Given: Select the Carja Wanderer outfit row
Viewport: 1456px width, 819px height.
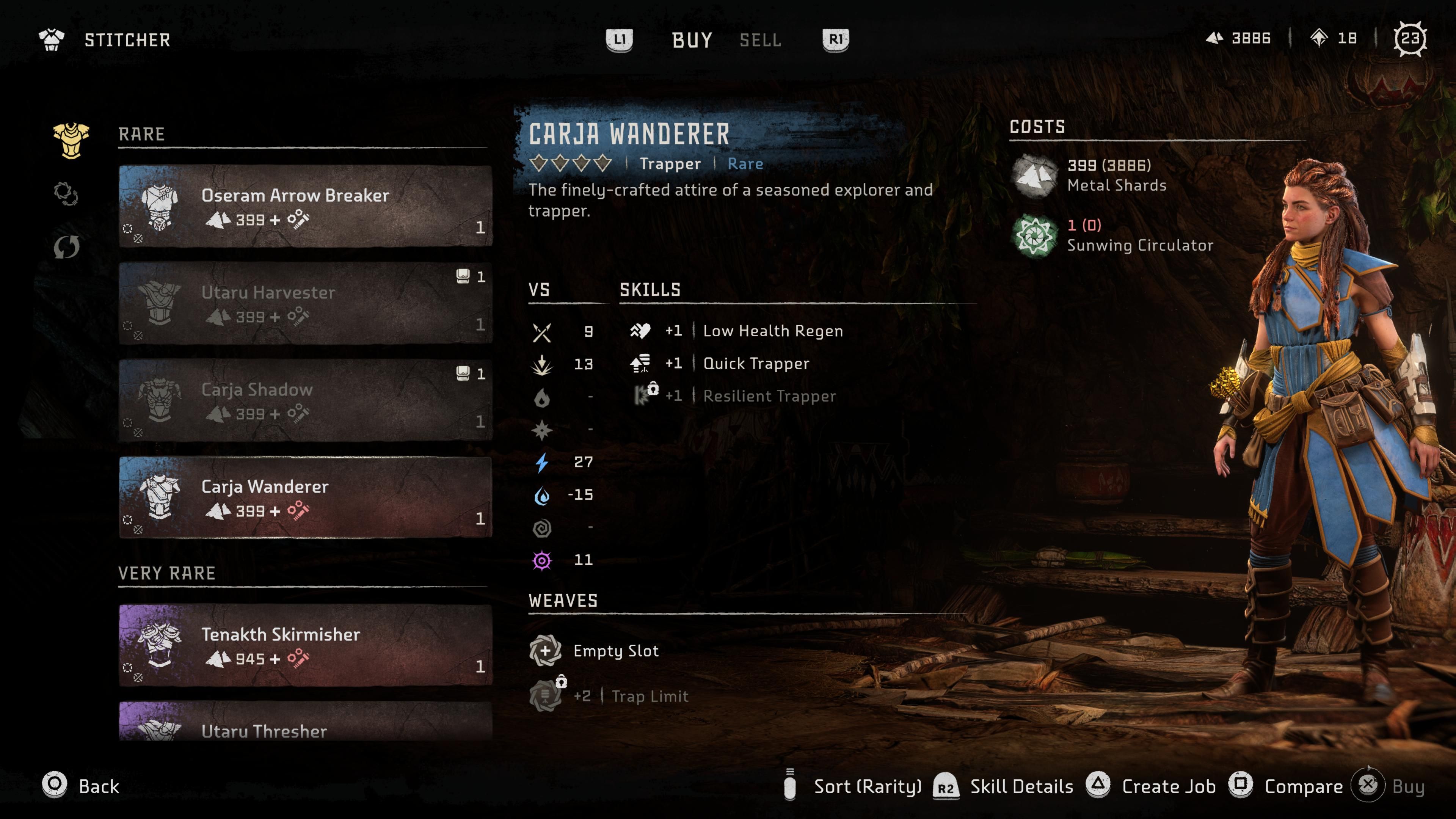Looking at the screenshot, I should 305,497.
